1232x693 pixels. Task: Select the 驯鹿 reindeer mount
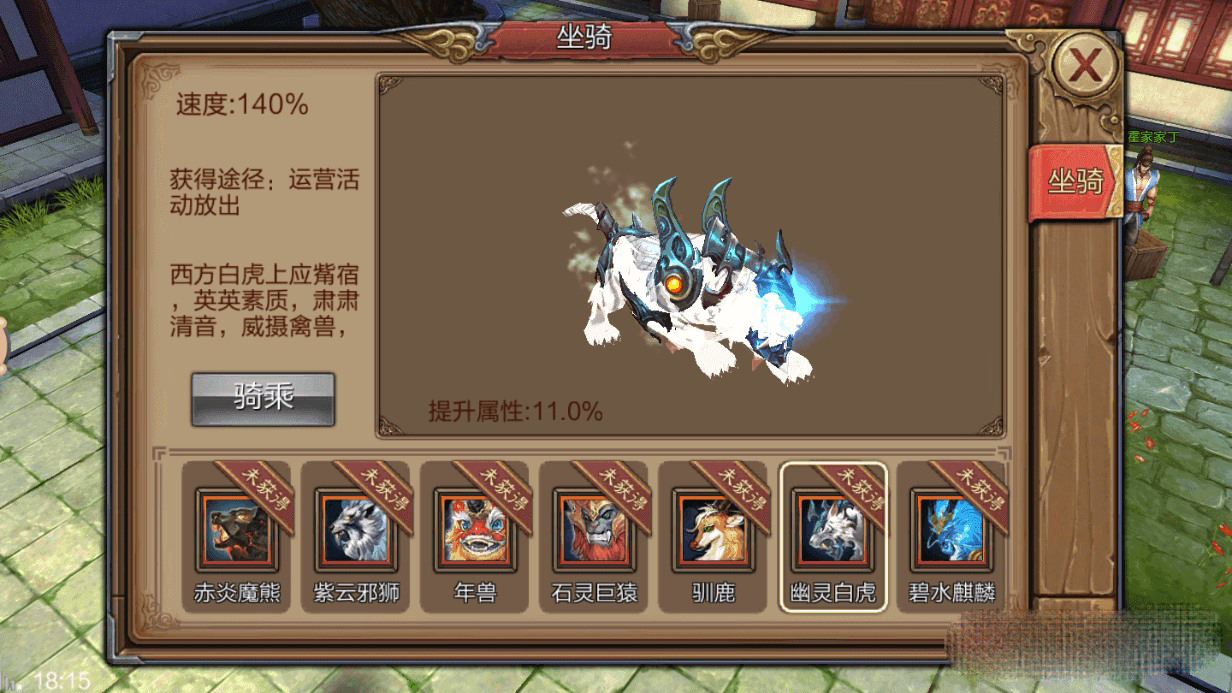tap(713, 530)
